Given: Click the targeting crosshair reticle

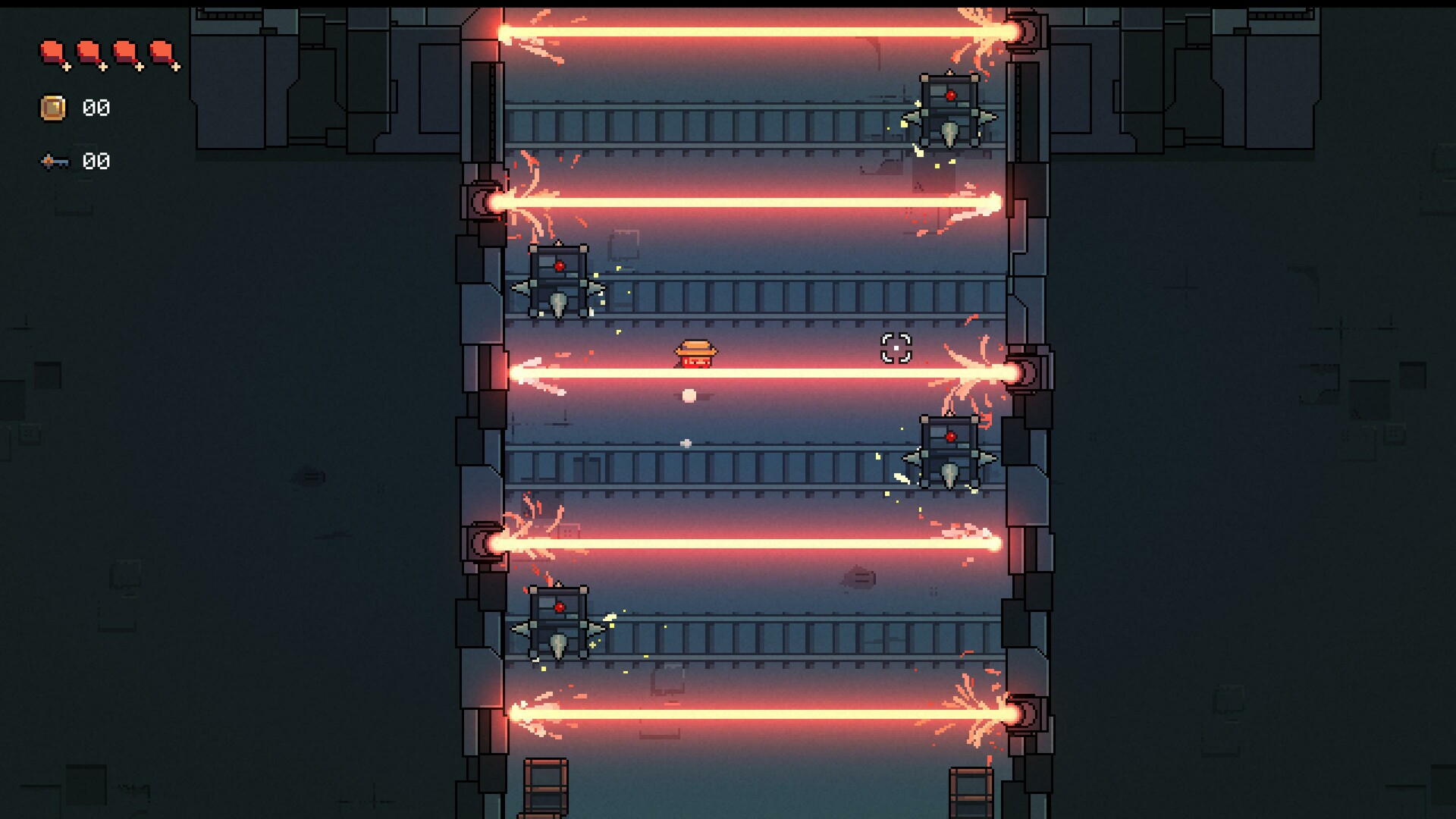Looking at the screenshot, I should 896,349.
